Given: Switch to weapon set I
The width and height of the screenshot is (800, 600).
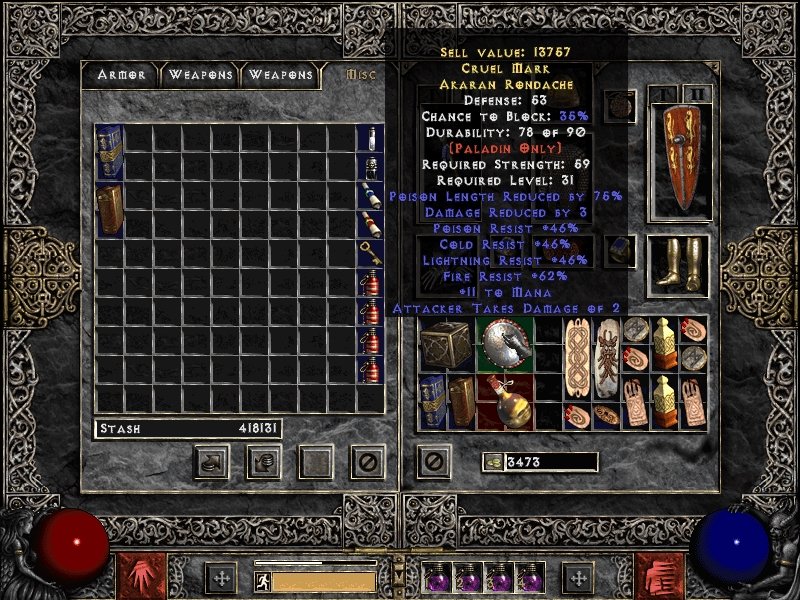Looking at the screenshot, I should [x=664, y=95].
